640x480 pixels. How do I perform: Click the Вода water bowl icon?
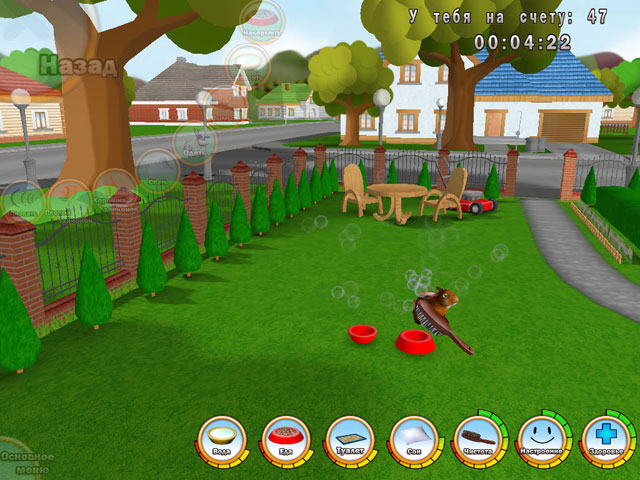click(x=222, y=438)
